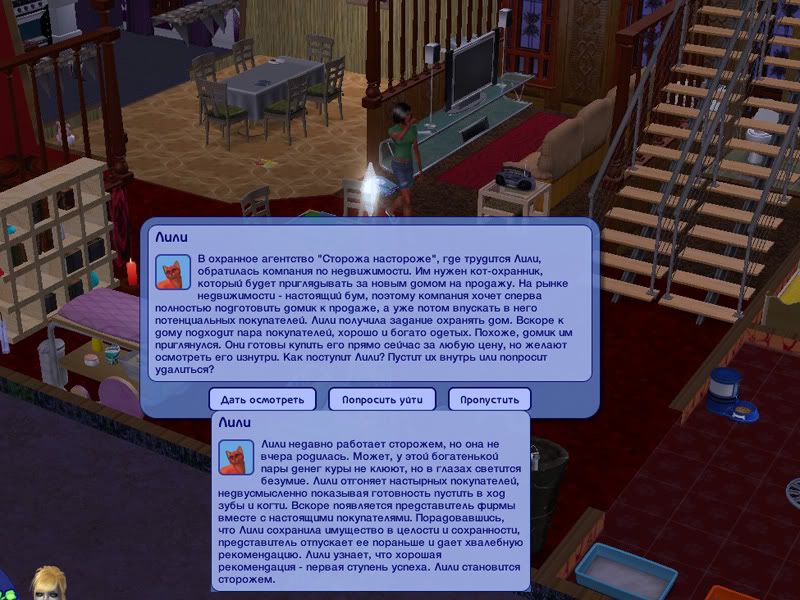Choose the "Дать осмотреть" option
This screenshot has width=800, height=600.
pos(262,399)
